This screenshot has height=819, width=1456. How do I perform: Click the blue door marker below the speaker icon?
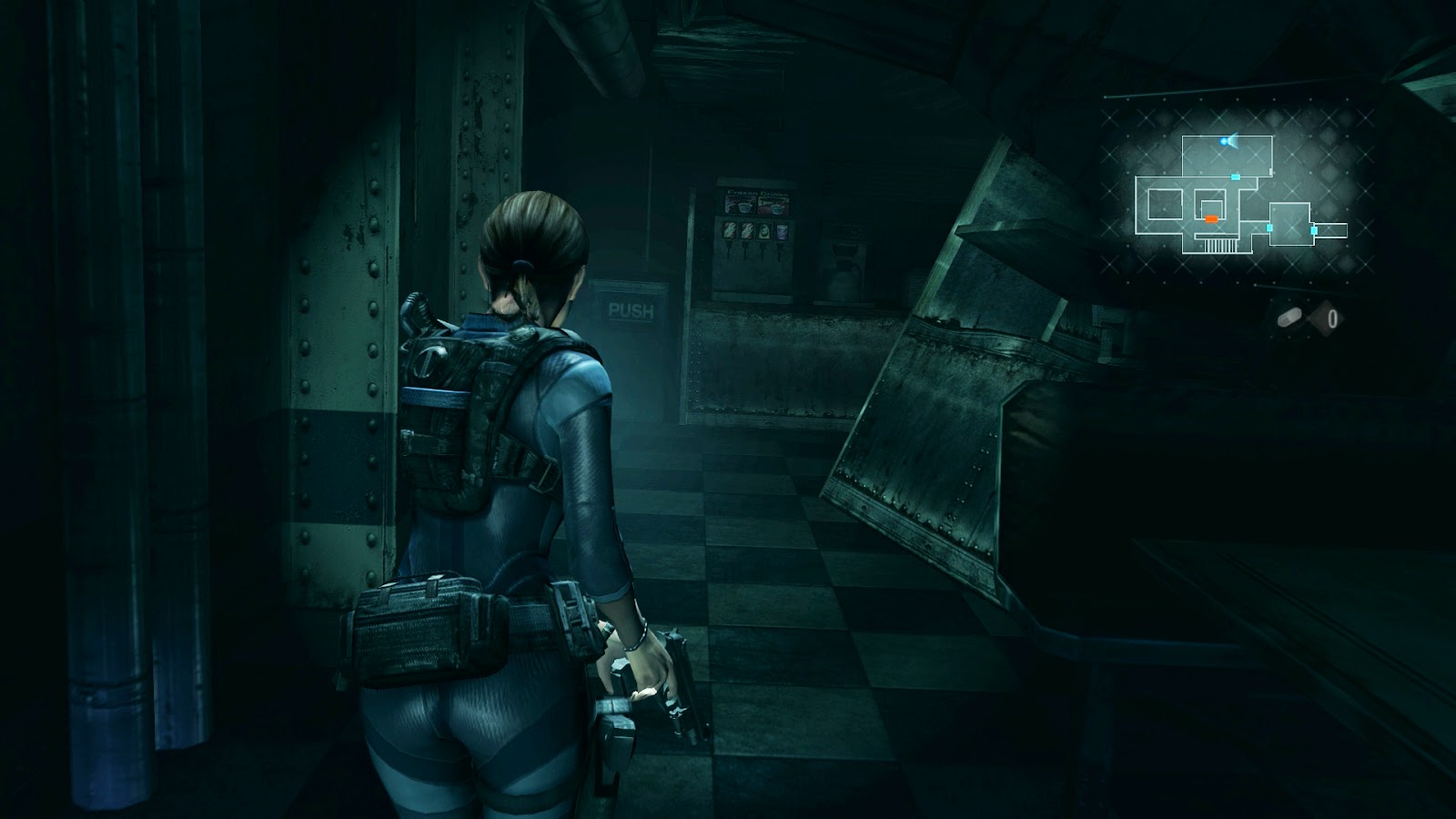[1235, 177]
